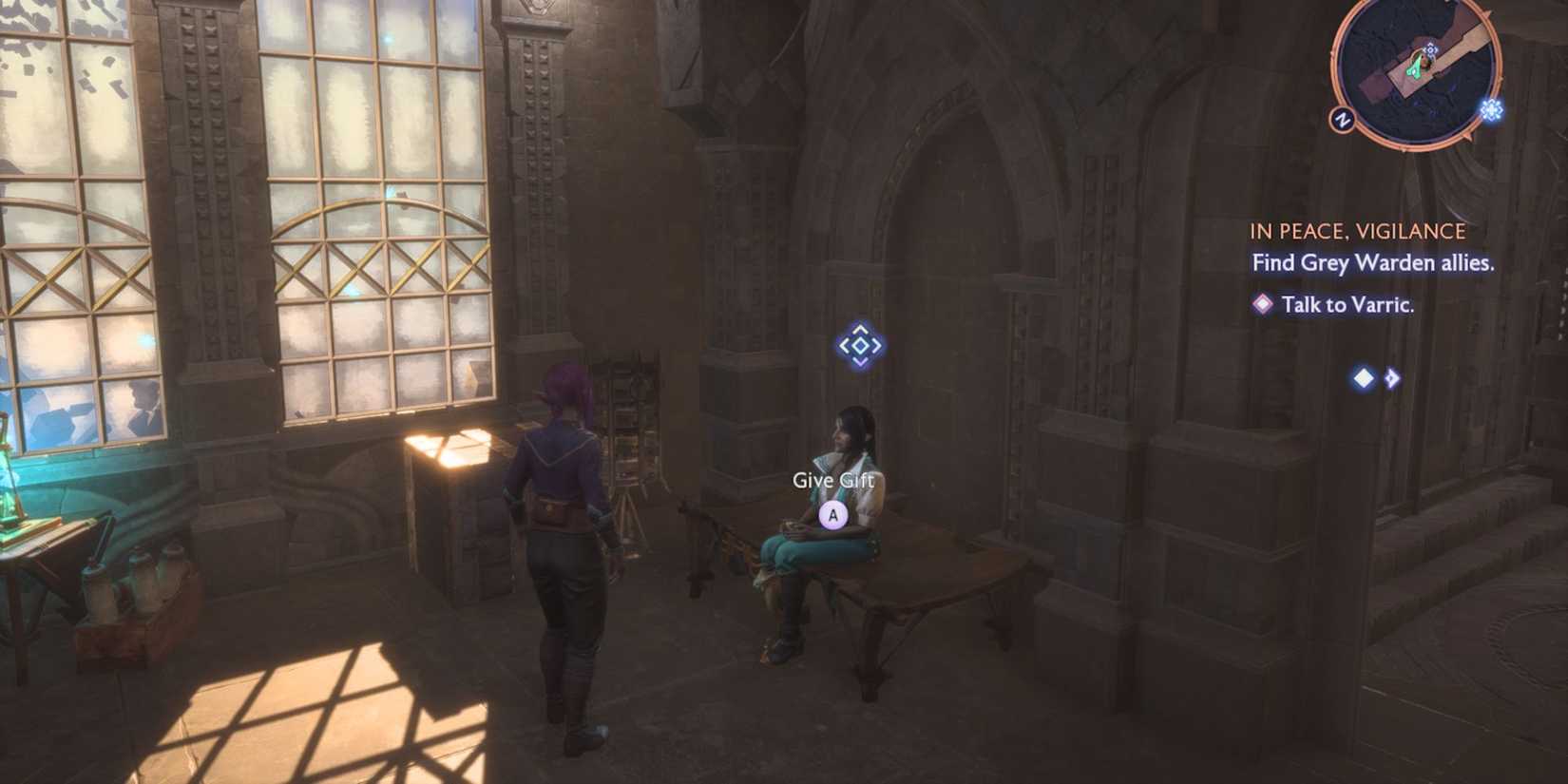Click the green player arrow on the minimap
Image resolution: width=1568 pixels, height=784 pixels.
[x=1415, y=67]
